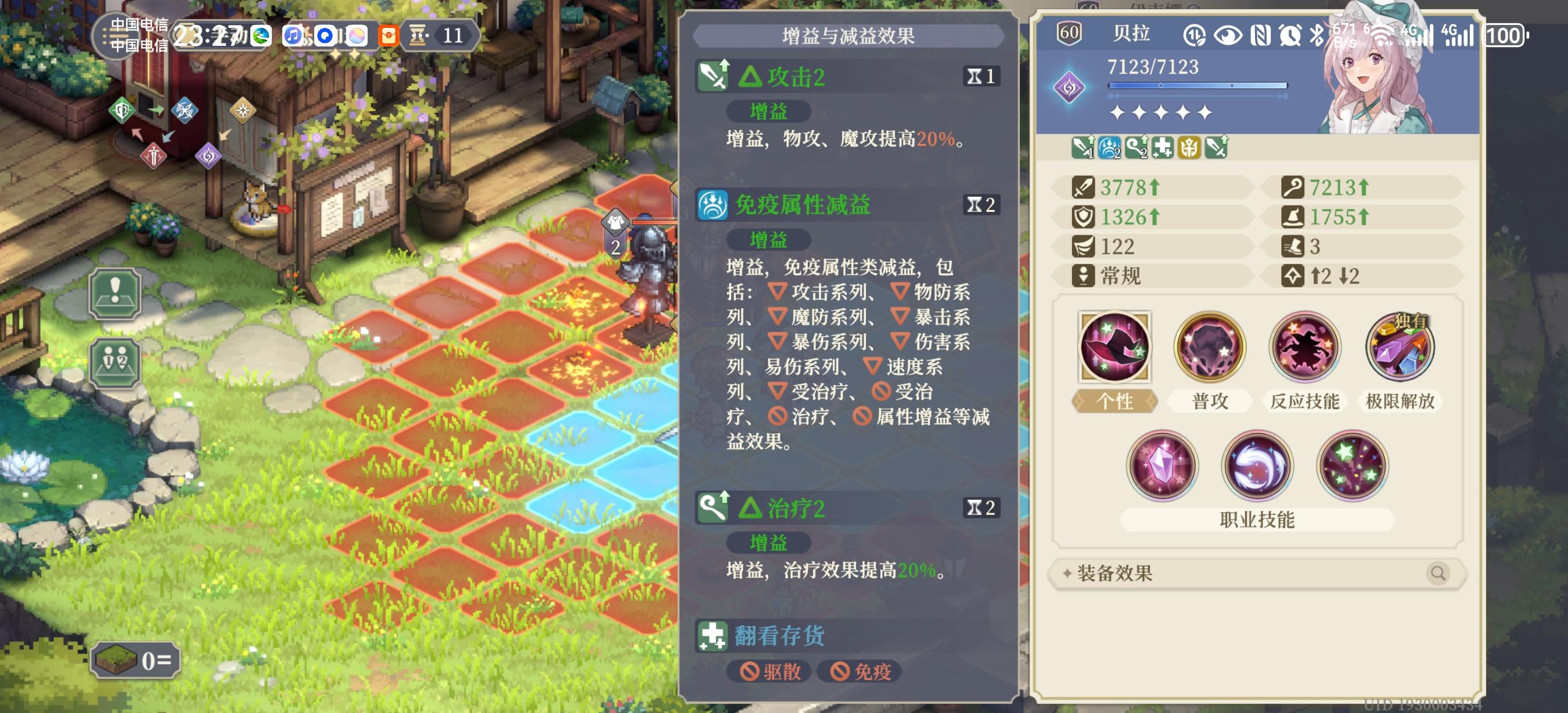View the 独有 极限解放 gem skill icon
This screenshot has height=713, width=1568.
pyautogui.click(x=1400, y=346)
